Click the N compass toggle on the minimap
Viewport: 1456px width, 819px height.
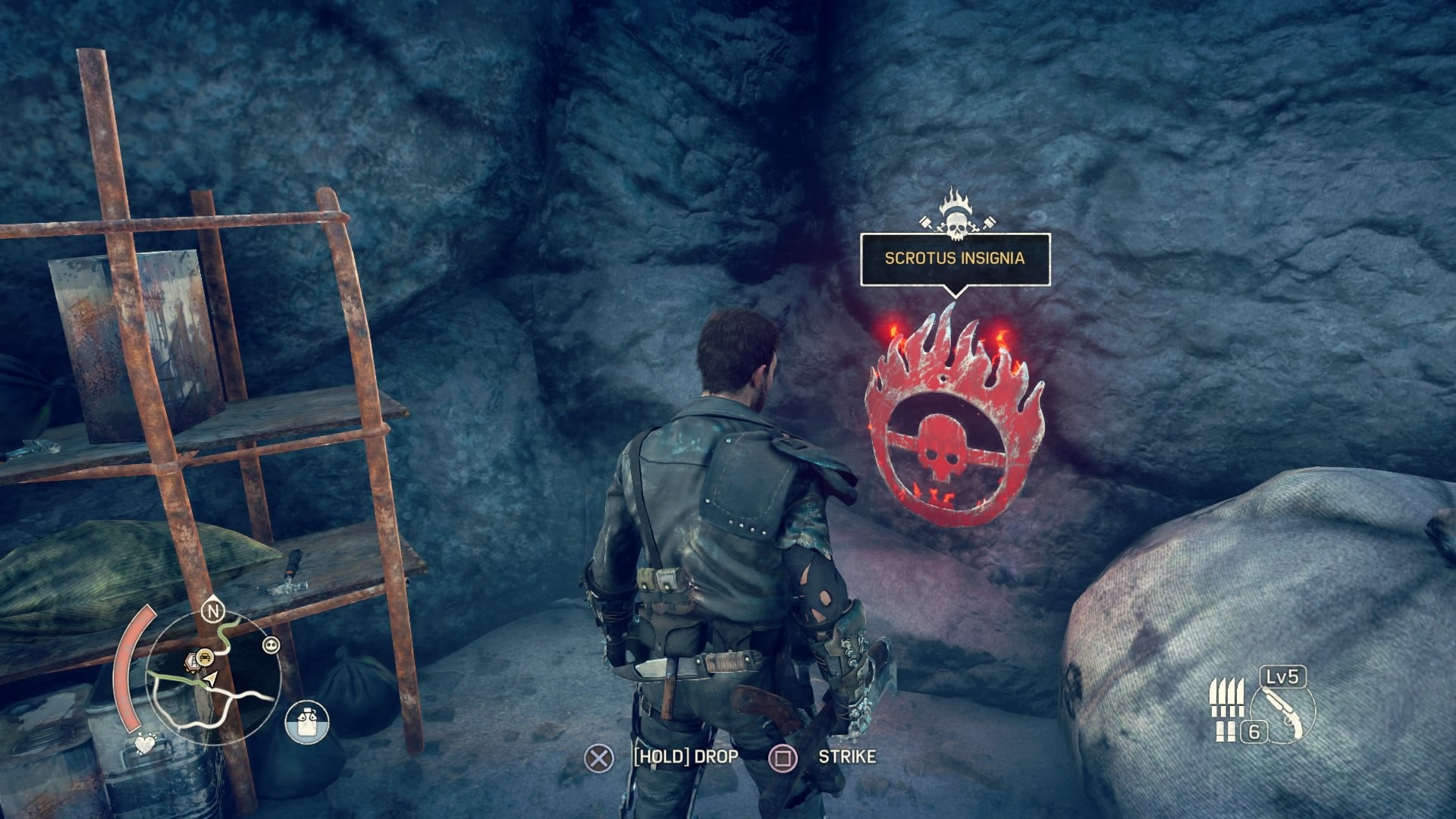(x=212, y=612)
